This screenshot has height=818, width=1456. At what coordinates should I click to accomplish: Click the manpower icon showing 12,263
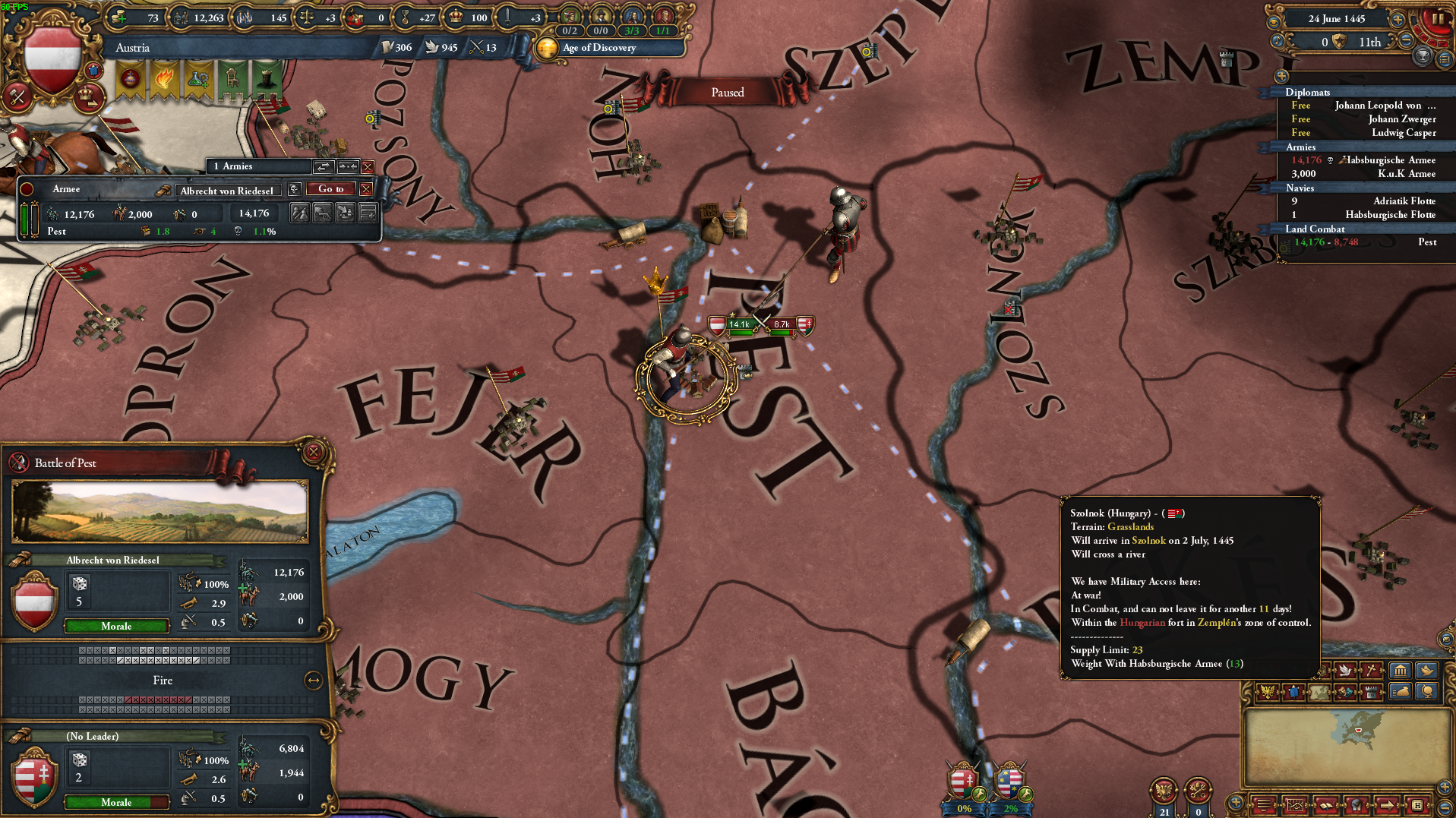[x=181, y=17]
